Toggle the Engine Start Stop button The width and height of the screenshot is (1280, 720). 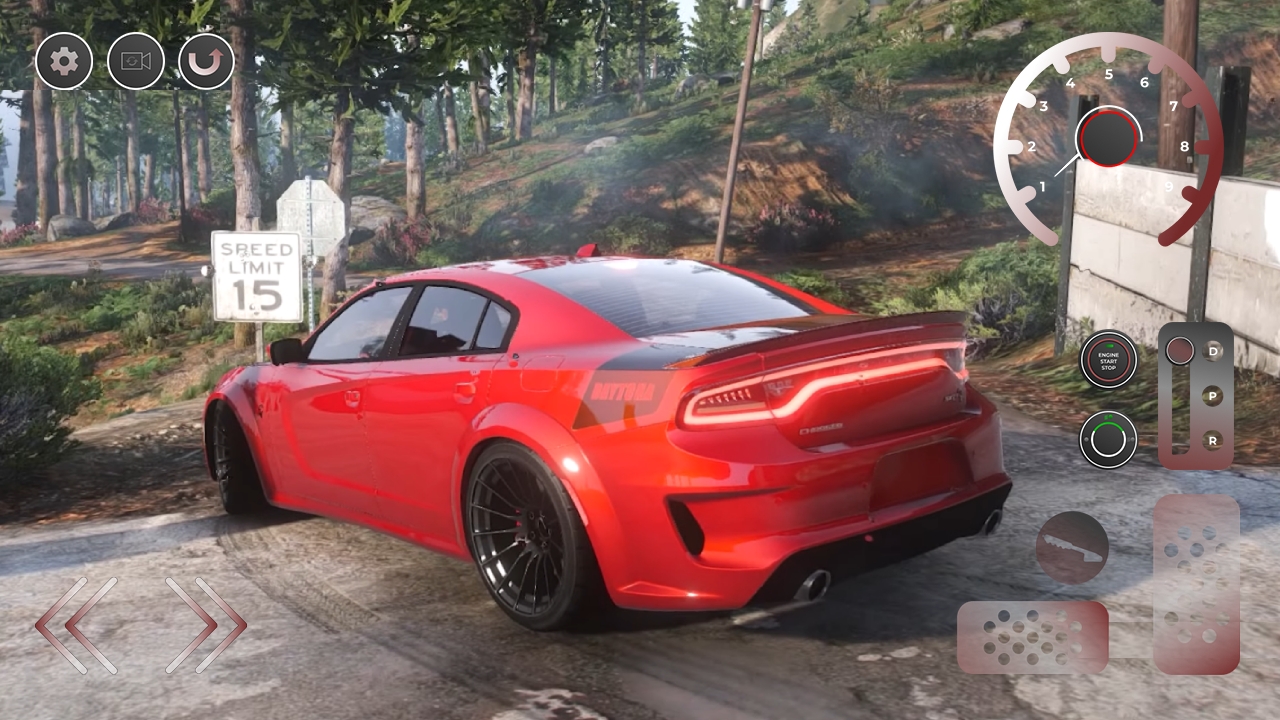pyautogui.click(x=1108, y=359)
